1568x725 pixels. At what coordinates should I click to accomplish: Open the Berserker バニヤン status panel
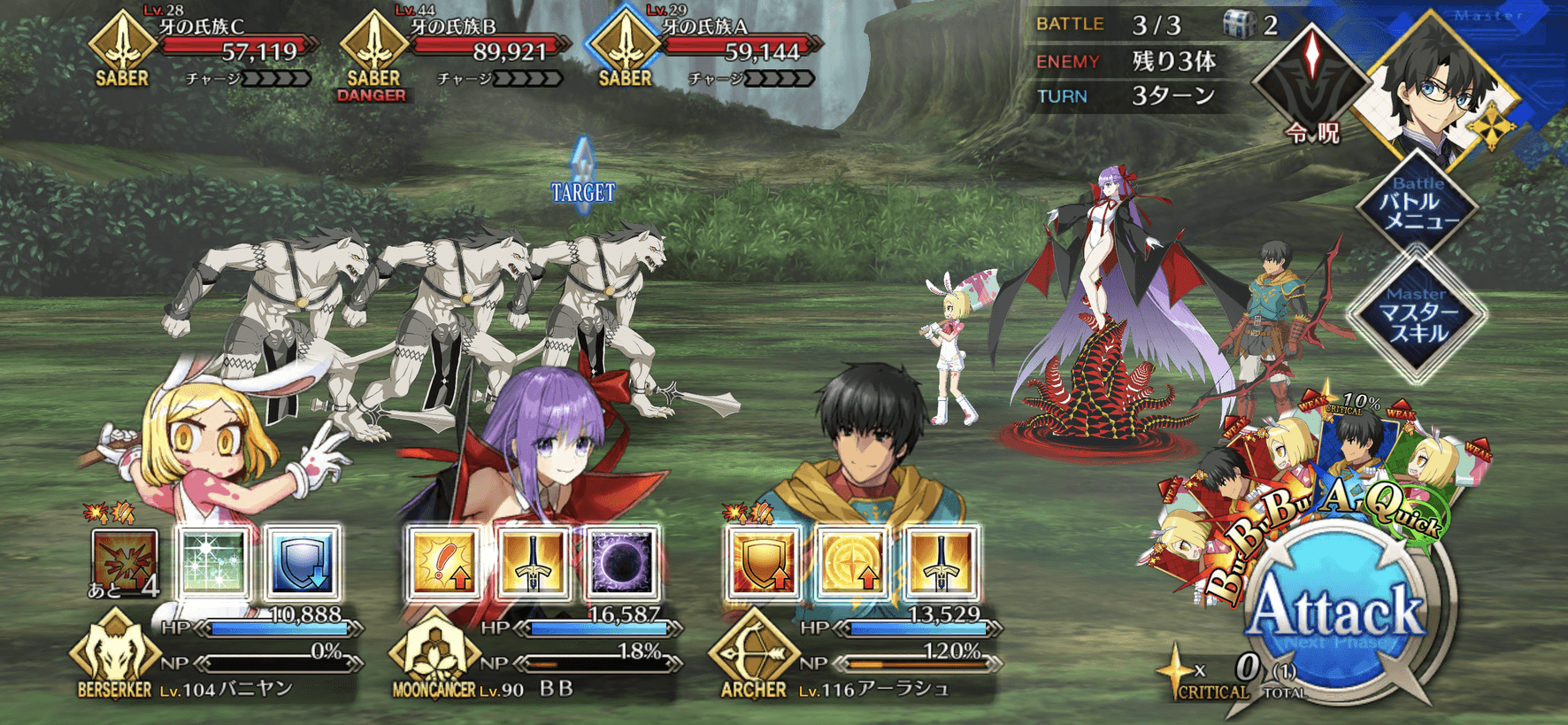pyautogui.click(x=217, y=655)
